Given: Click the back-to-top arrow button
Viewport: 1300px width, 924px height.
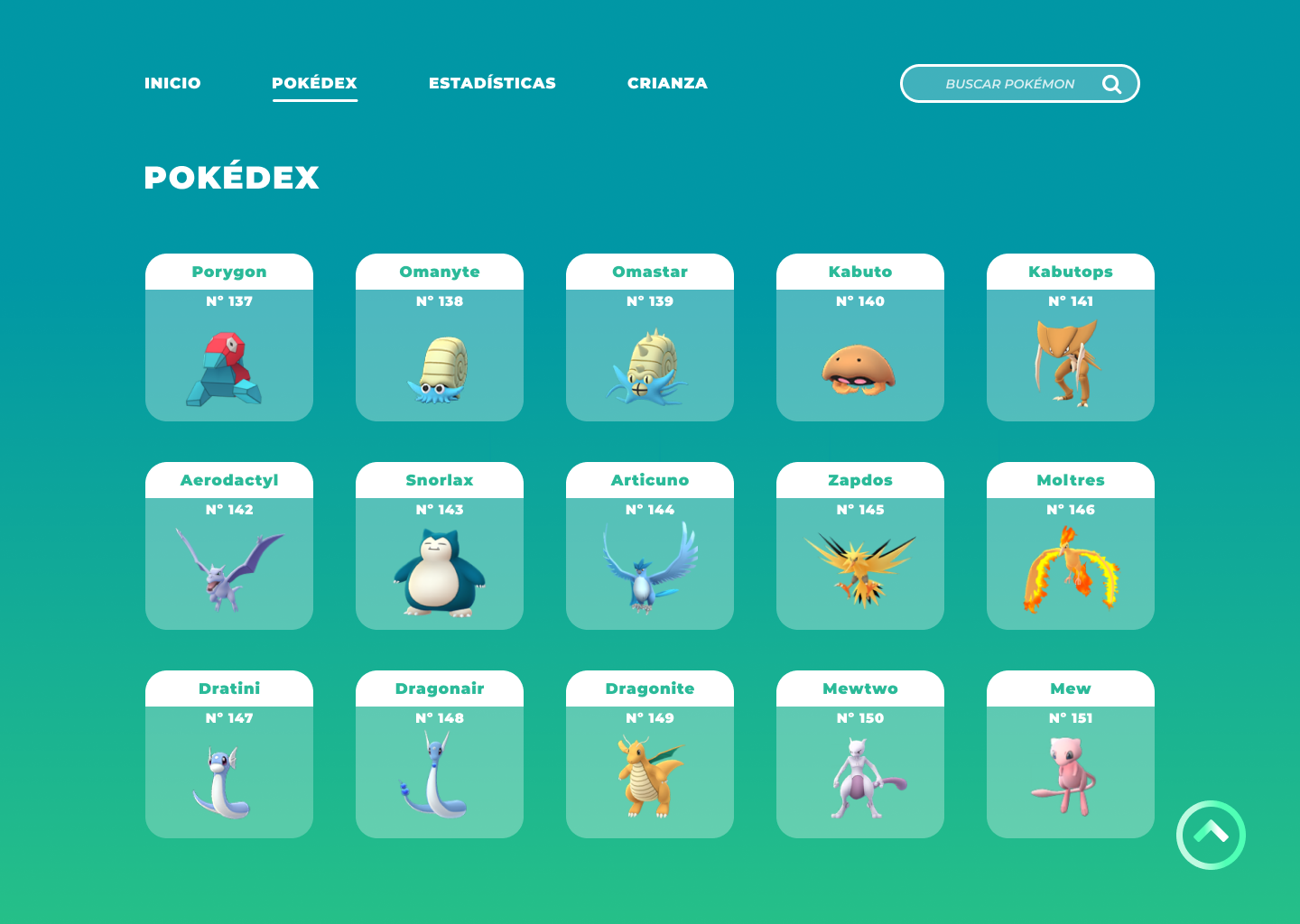Looking at the screenshot, I should [1211, 835].
